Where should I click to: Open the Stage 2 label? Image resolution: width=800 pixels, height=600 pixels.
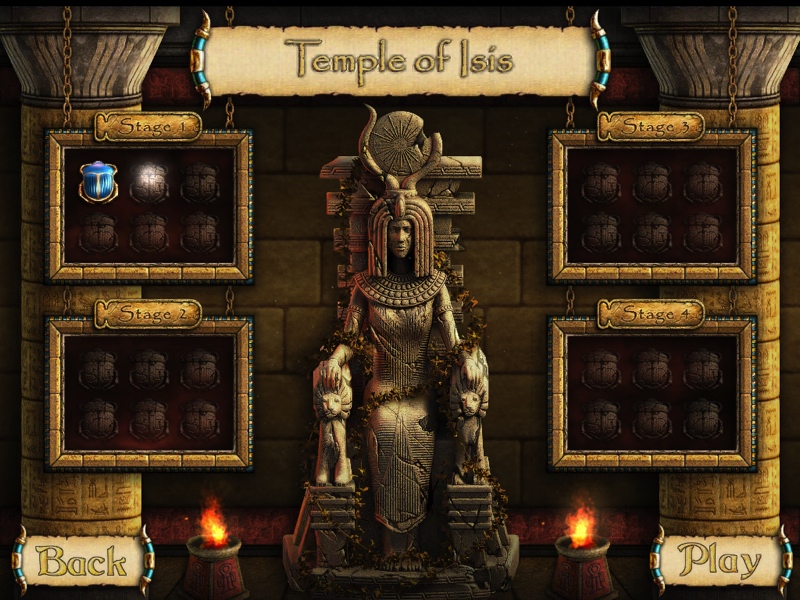pos(148,314)
